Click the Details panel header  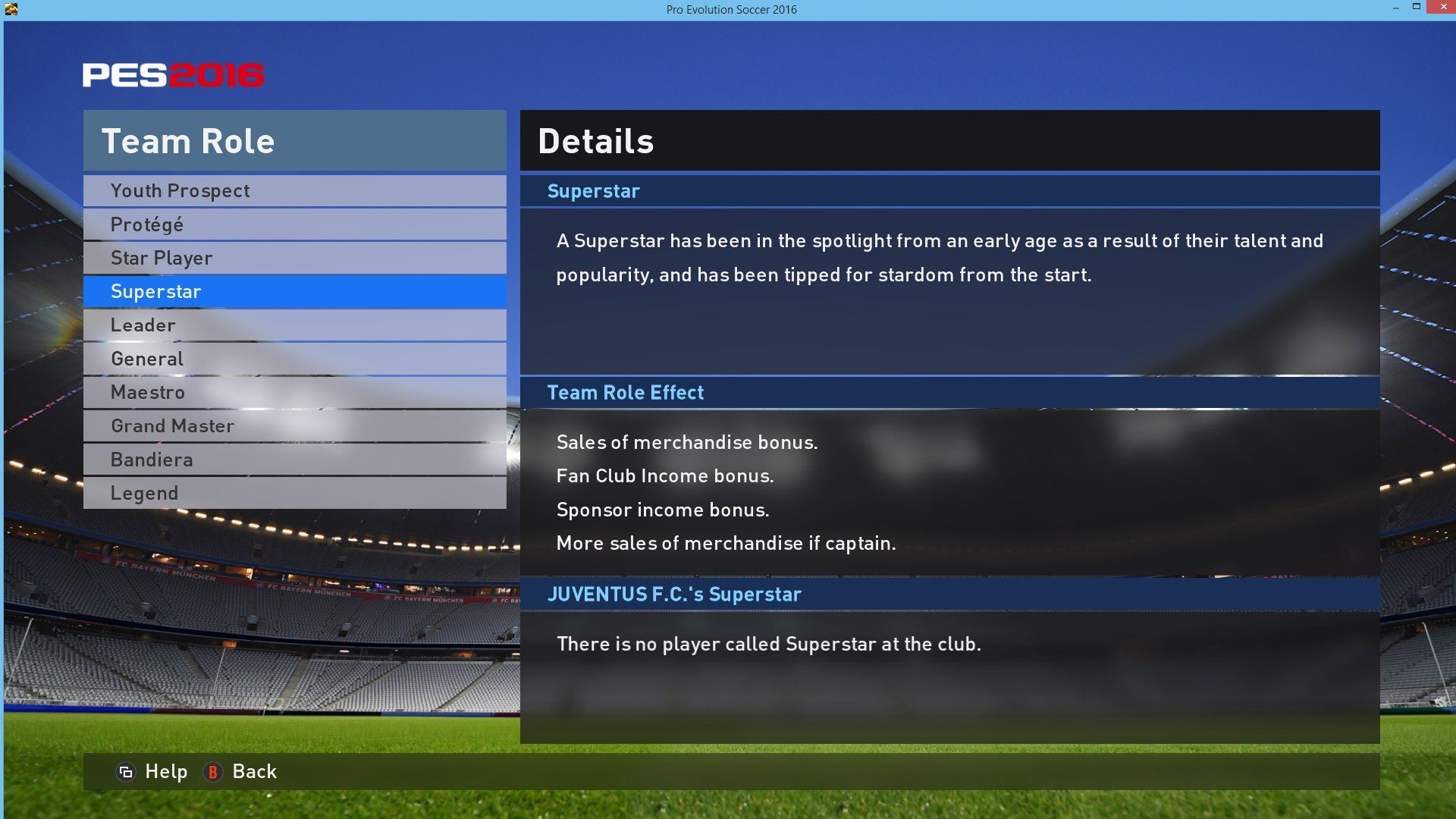[x=596, y=140]
